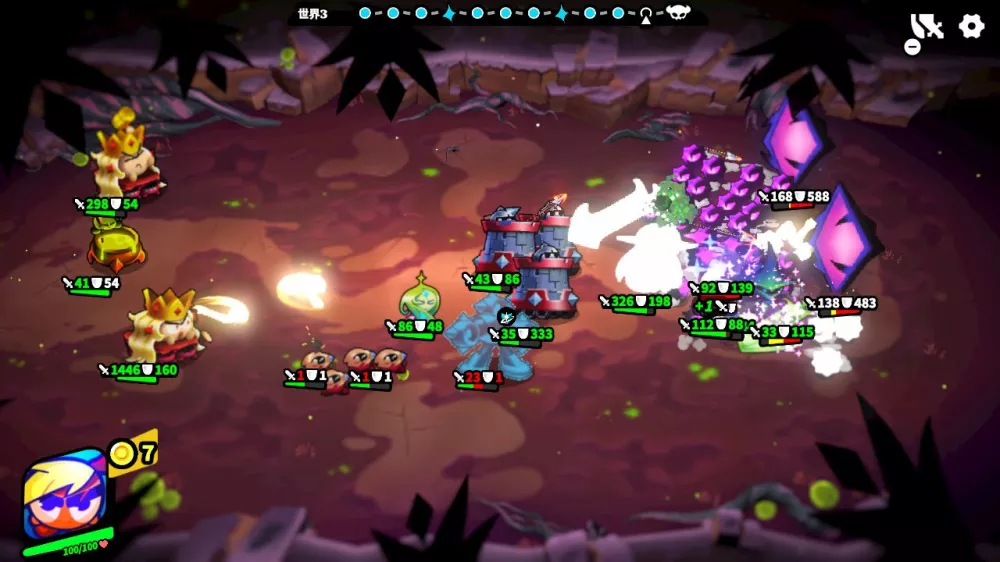Screen dimensions: 1000x562
Task: Click the player hero portrait
Action: pyautogui.click(x=64, y=495)
